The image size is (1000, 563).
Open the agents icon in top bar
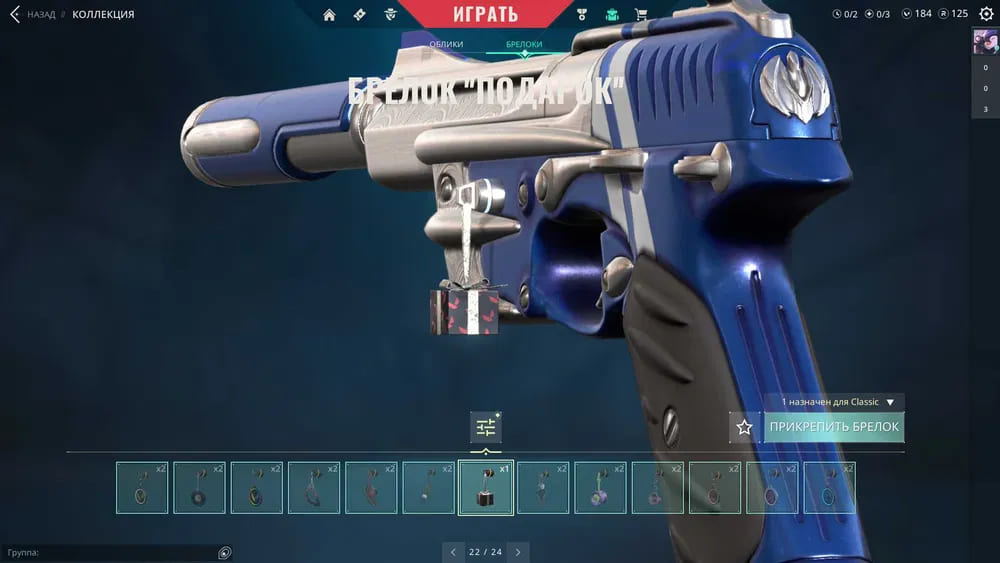click(390, 14)
